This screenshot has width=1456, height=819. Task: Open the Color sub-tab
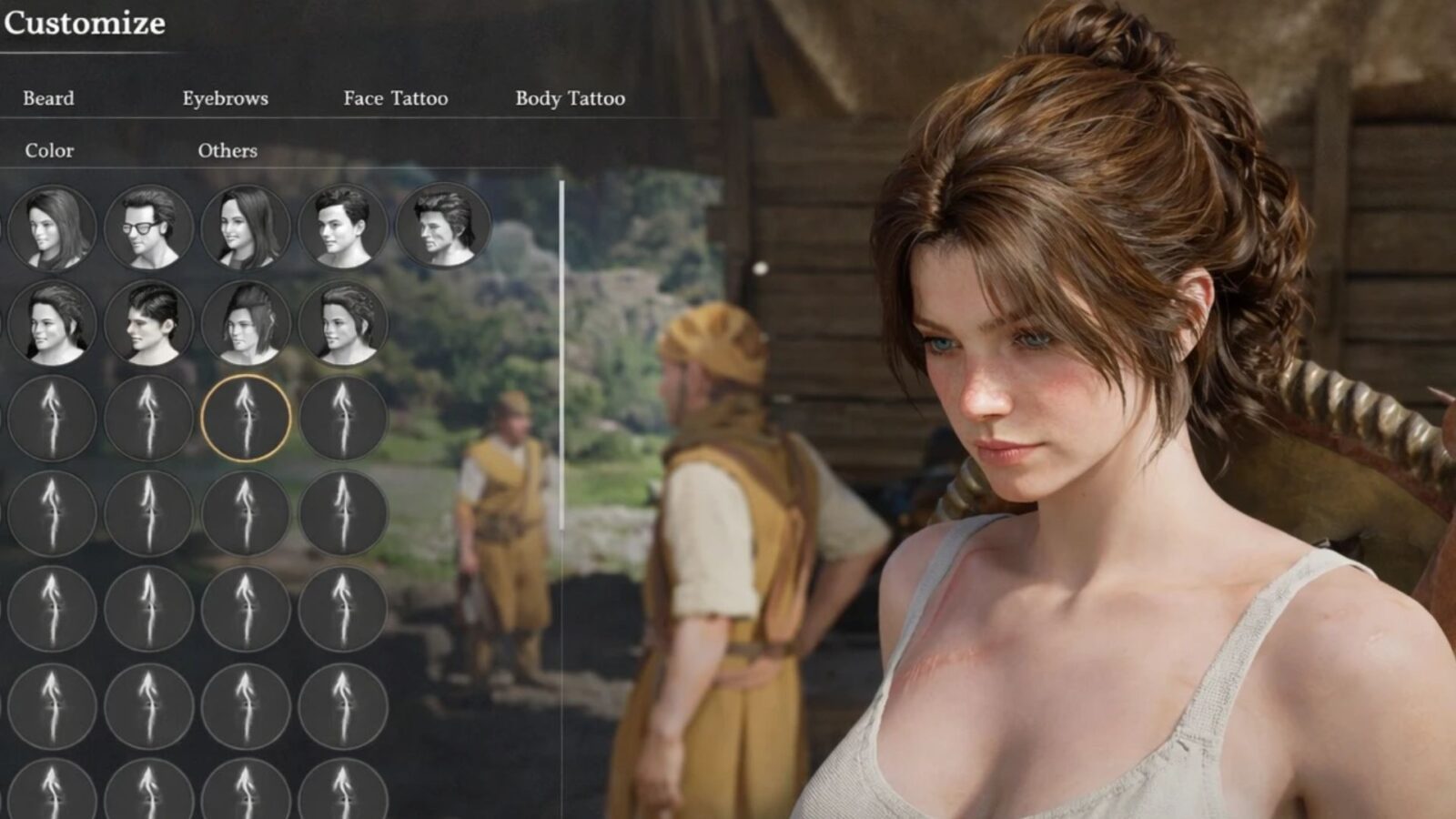[x=49, y=150]
